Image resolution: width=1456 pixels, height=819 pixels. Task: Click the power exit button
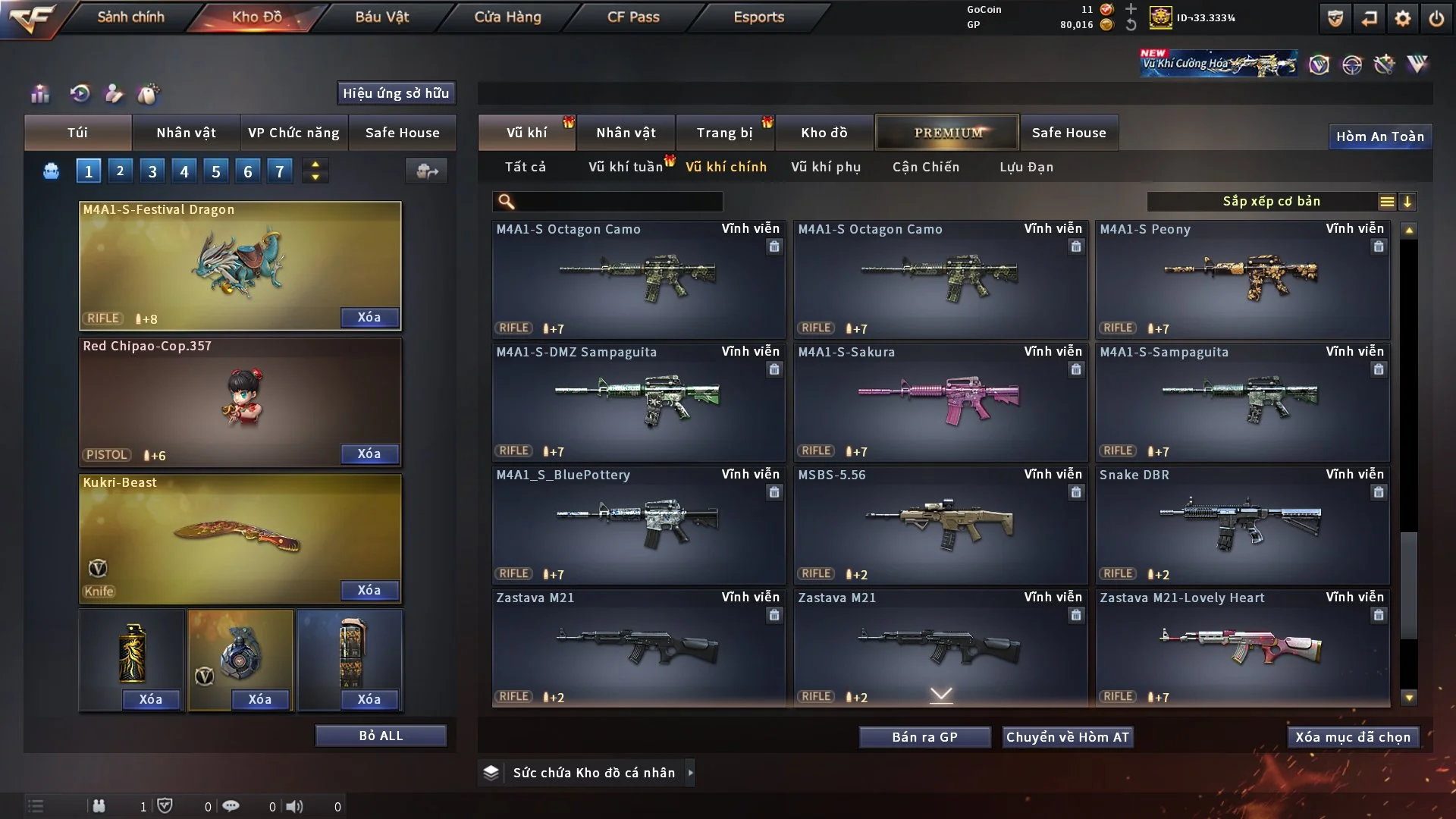(1436, 18)
